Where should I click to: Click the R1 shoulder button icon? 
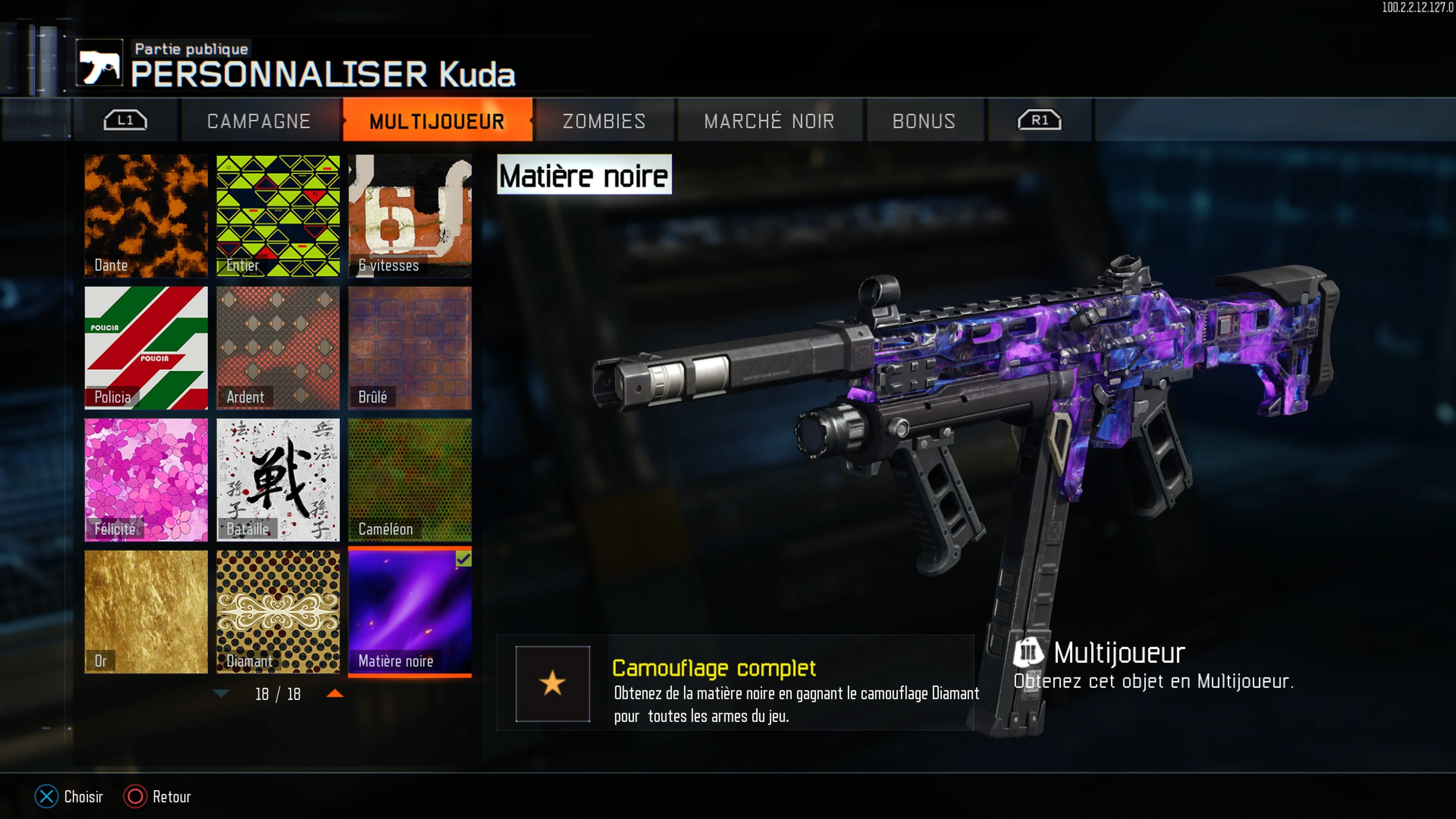tap(1040, 119)
